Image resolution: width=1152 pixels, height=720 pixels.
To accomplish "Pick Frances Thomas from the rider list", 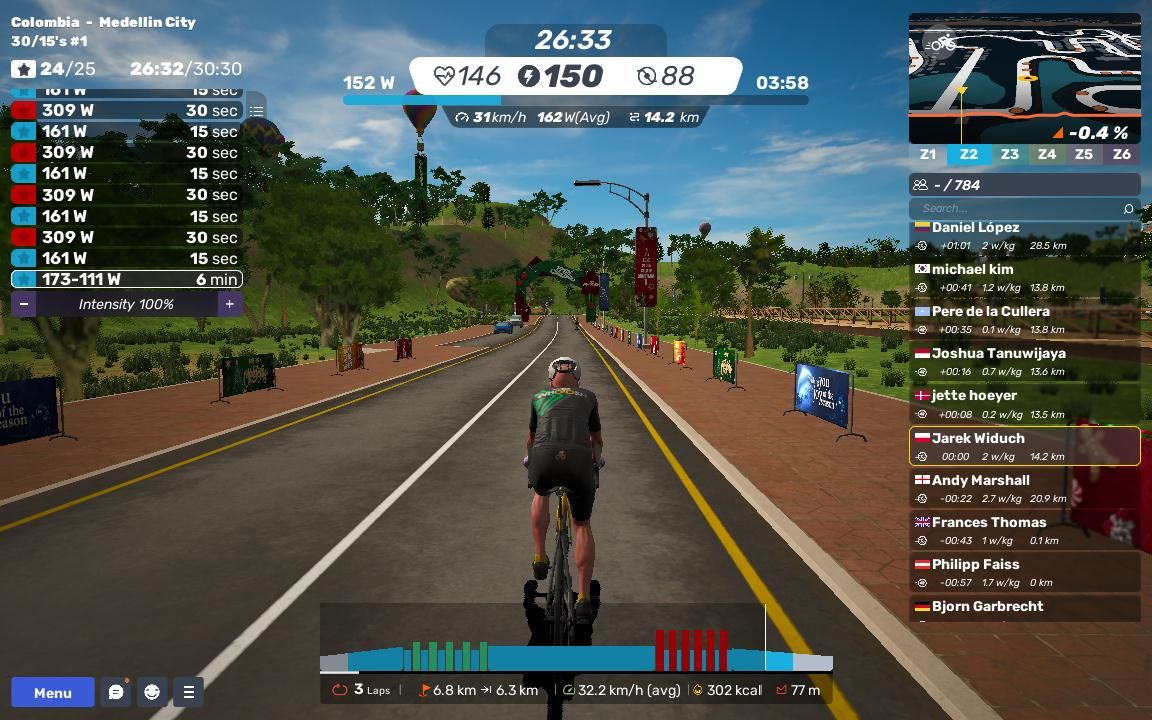I will coord(1024,531).
